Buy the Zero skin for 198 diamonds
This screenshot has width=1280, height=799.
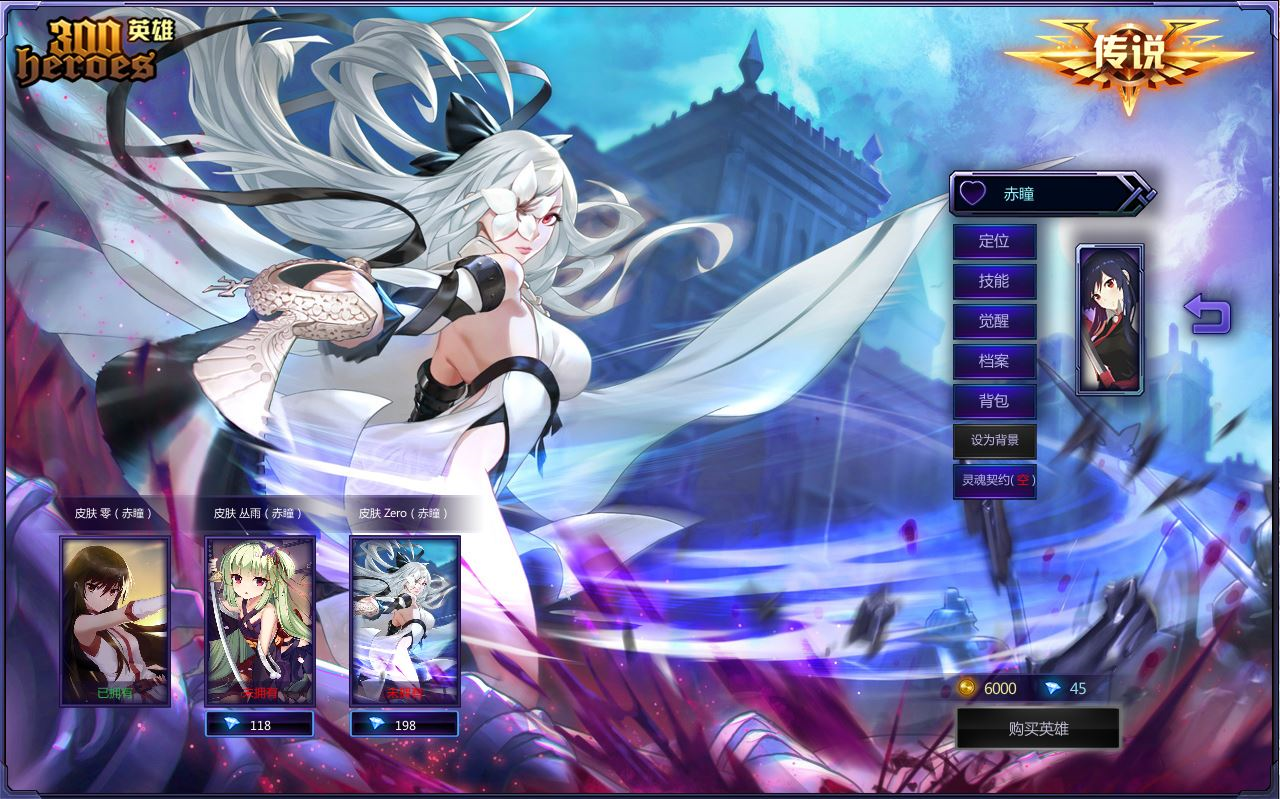click(x=405, y=725)
